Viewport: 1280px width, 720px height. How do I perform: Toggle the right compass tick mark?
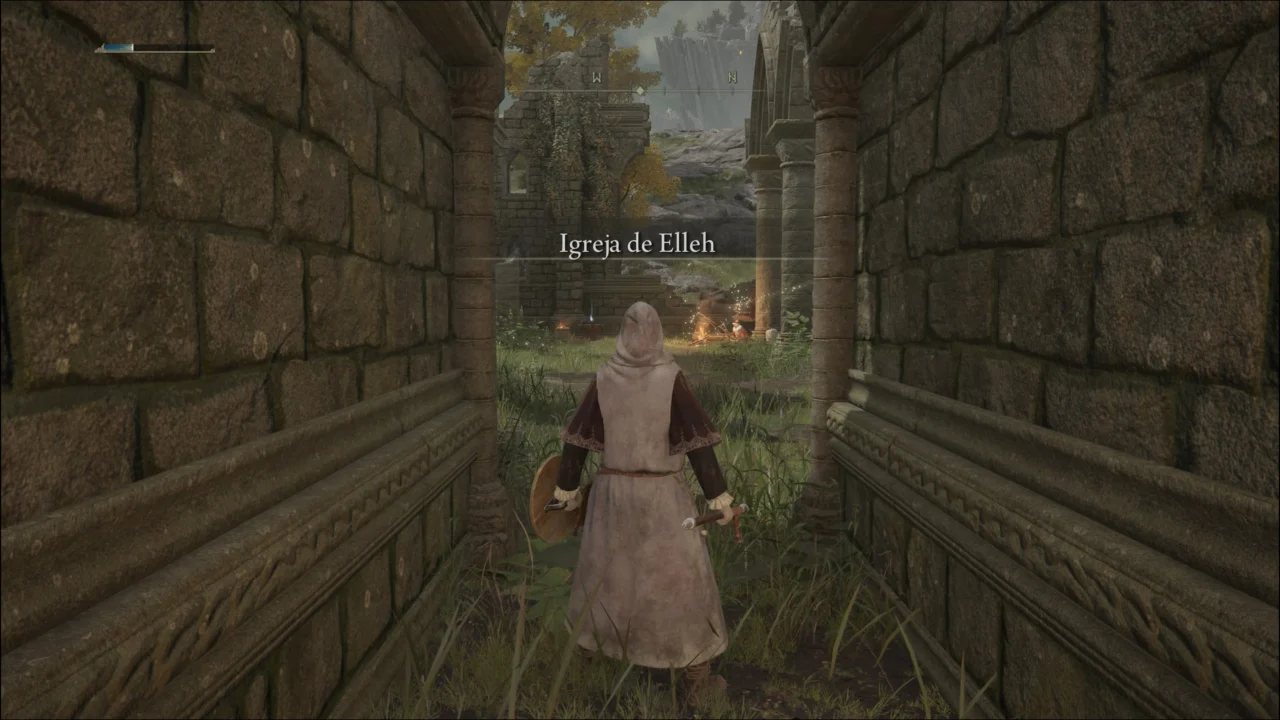coord(700,90)
